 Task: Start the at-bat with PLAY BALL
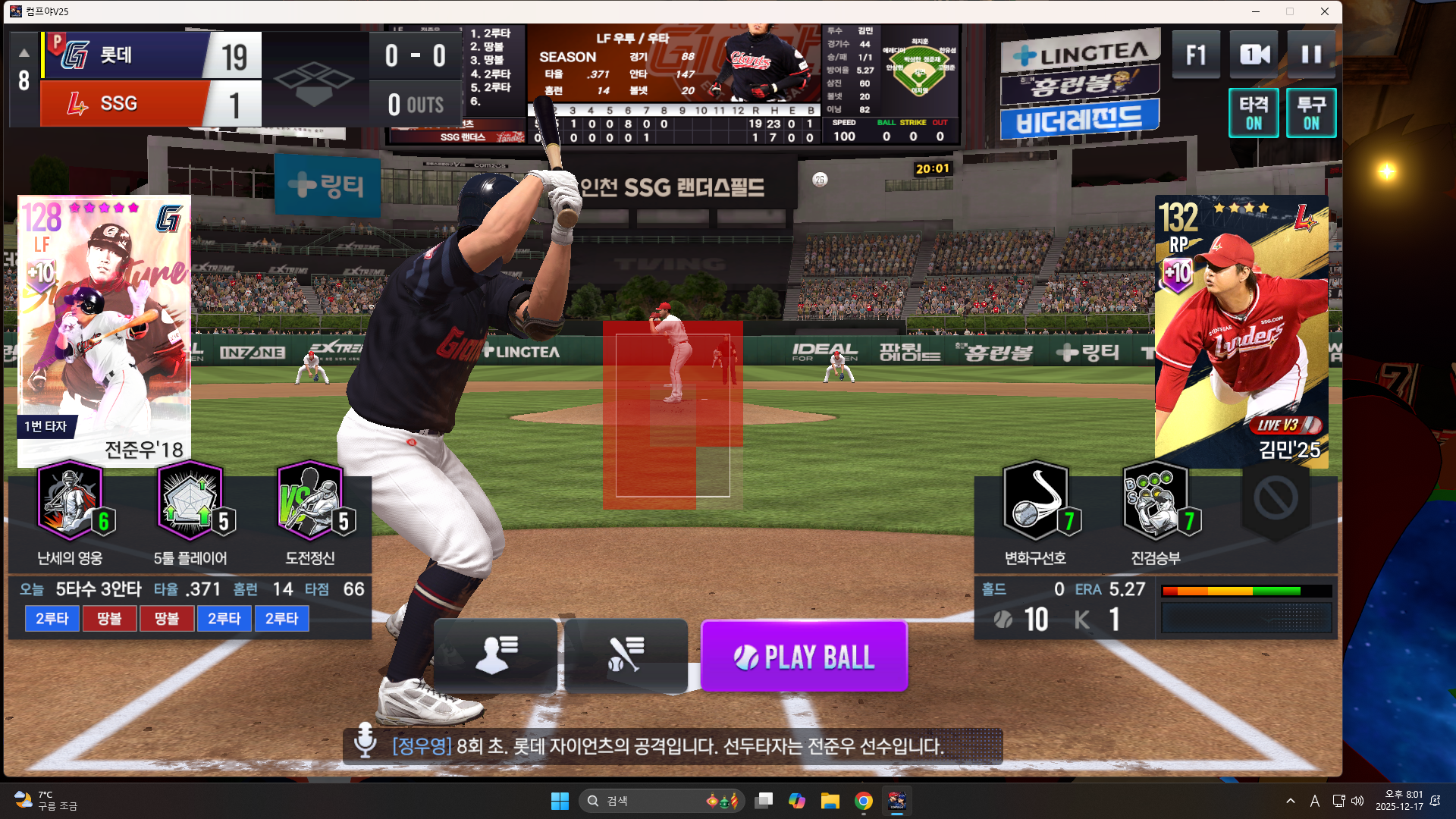point(804,656)
